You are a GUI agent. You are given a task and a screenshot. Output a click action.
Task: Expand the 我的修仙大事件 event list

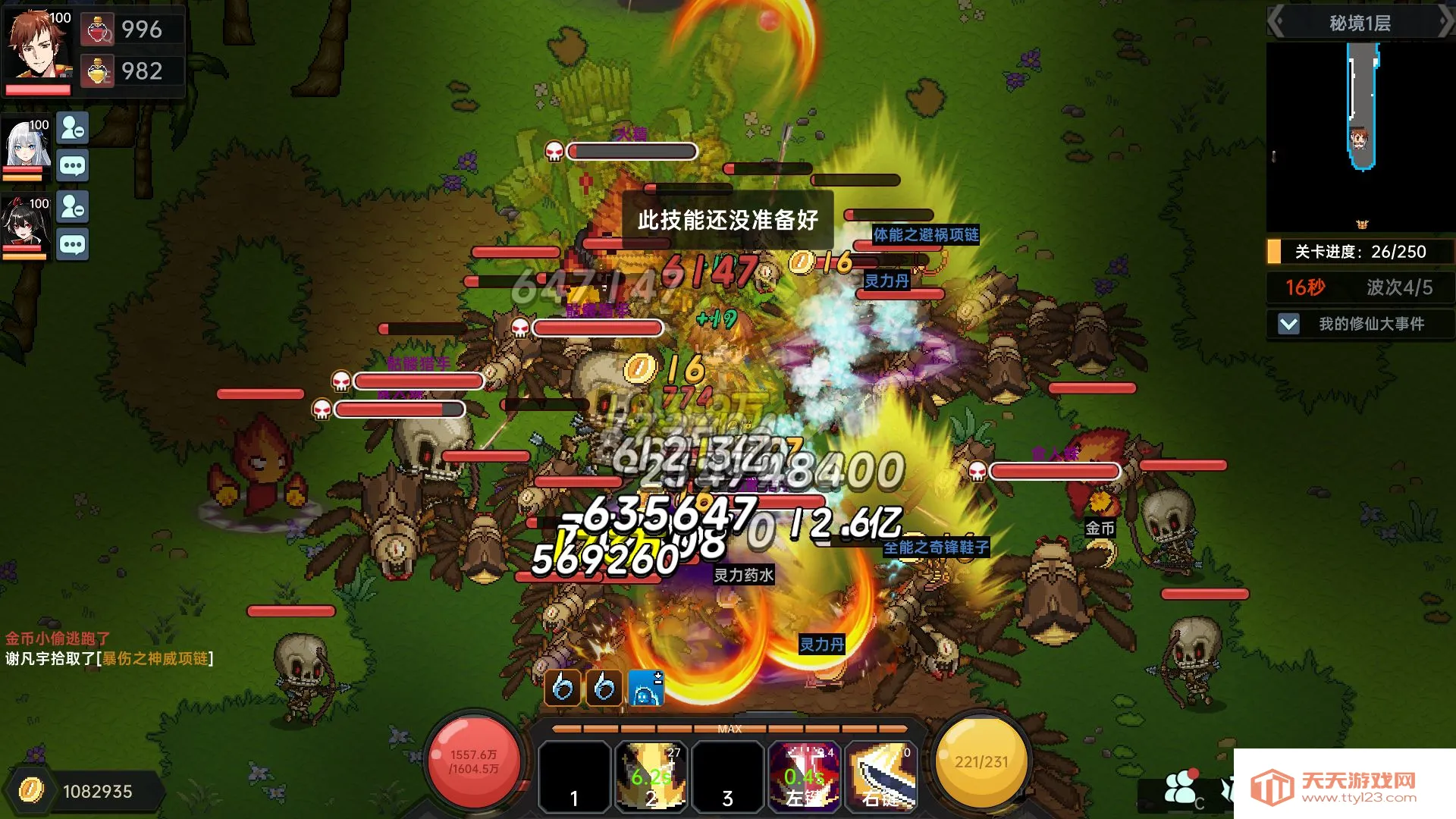click(x=1288, y=325)
